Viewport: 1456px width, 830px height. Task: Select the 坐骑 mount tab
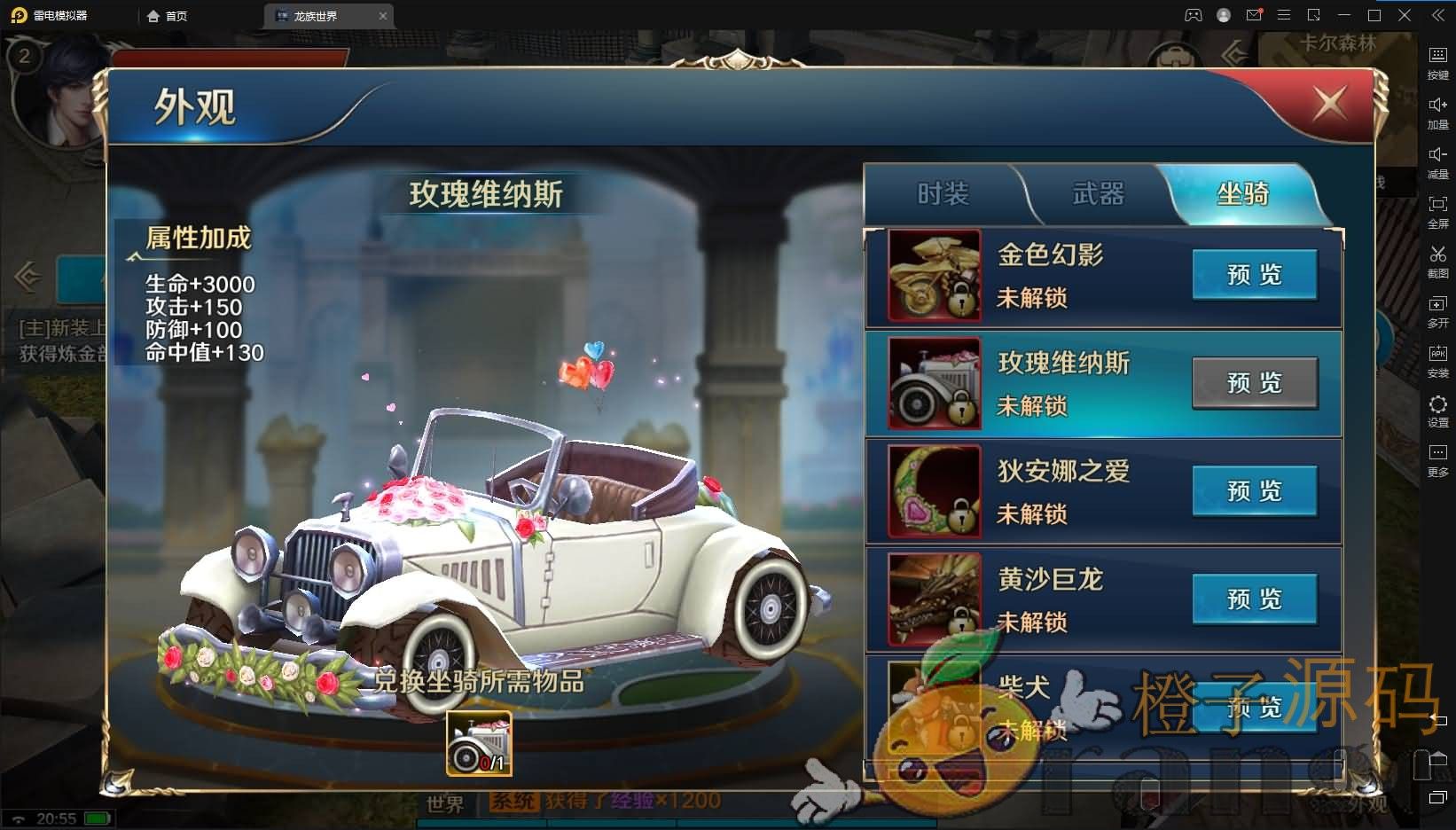pos(1242,193)
